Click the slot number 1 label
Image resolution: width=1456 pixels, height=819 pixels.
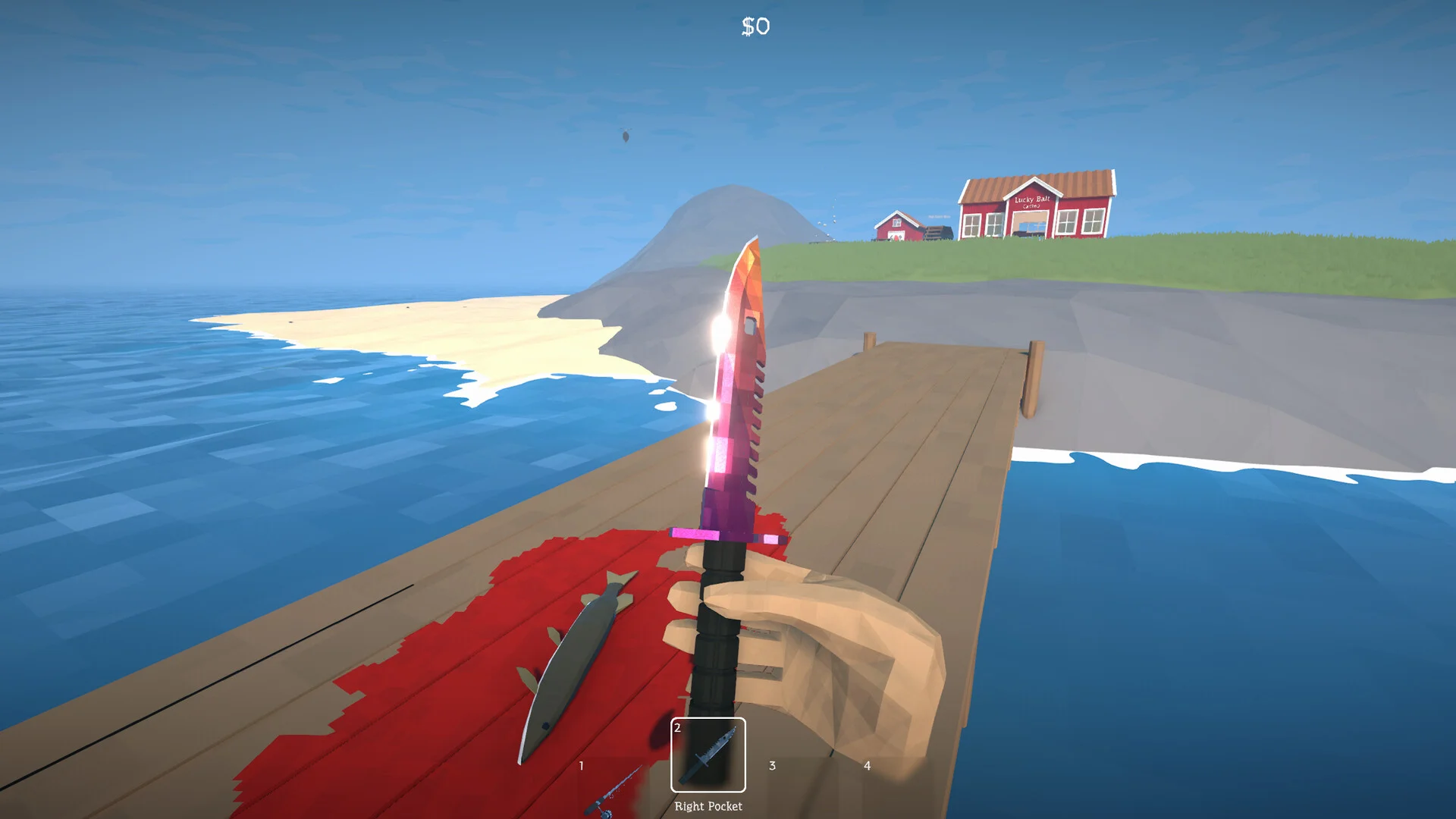click(582, 764)
